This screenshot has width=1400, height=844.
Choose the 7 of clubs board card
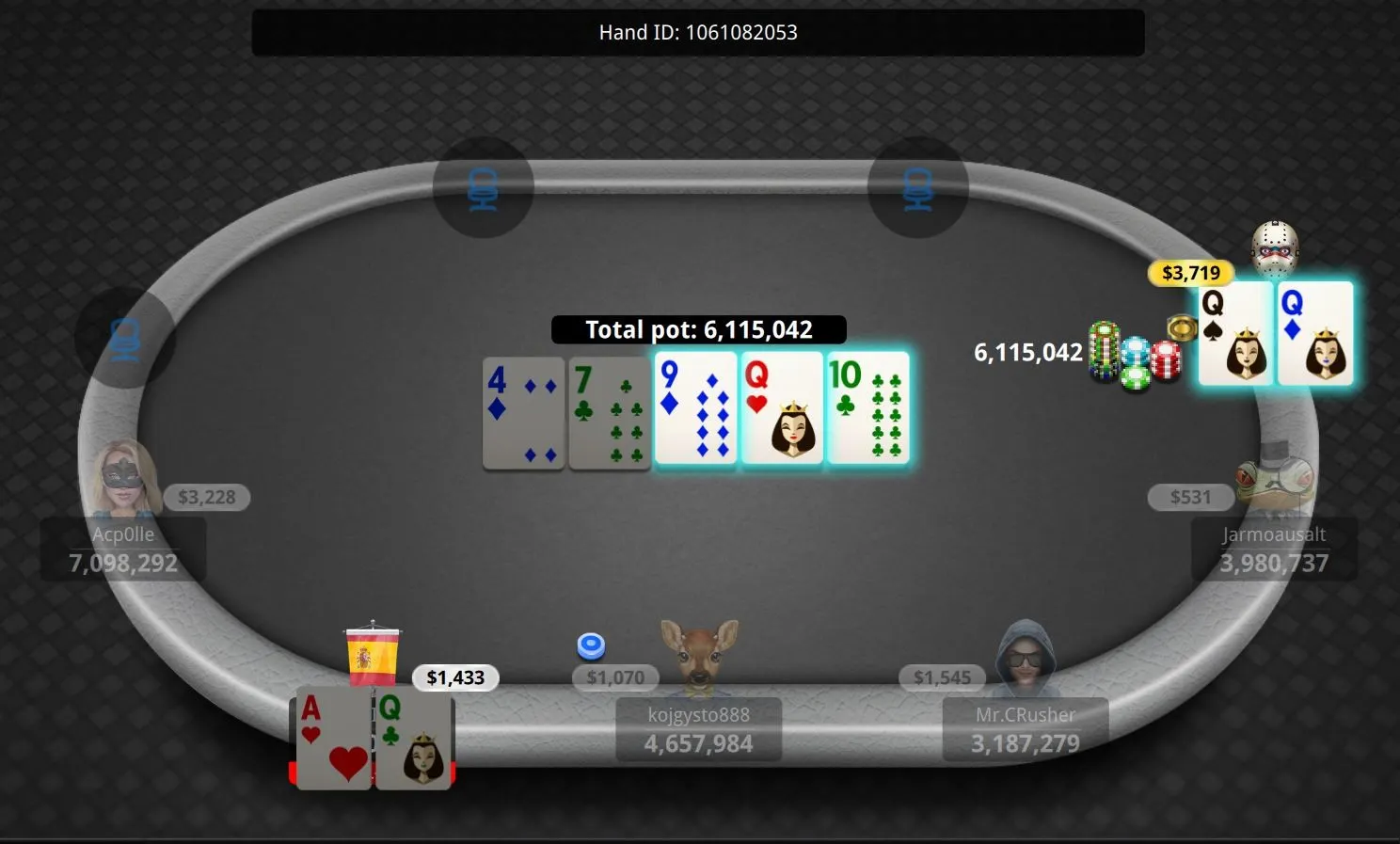coord(610,412)
